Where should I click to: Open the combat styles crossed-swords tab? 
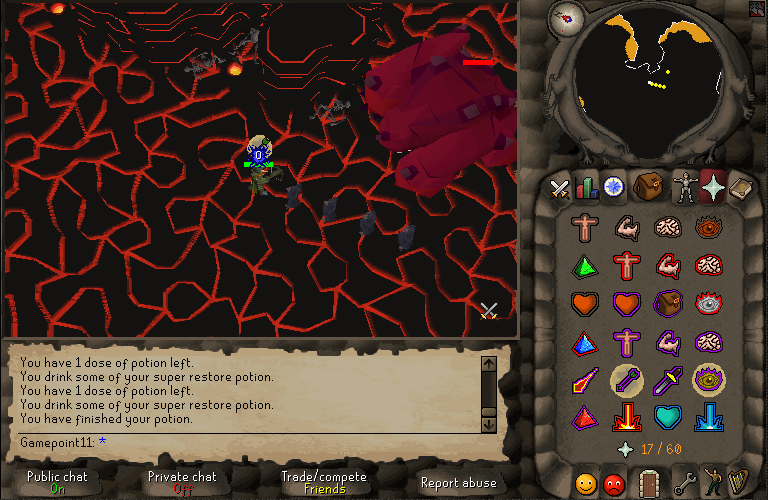coord(559,187)
